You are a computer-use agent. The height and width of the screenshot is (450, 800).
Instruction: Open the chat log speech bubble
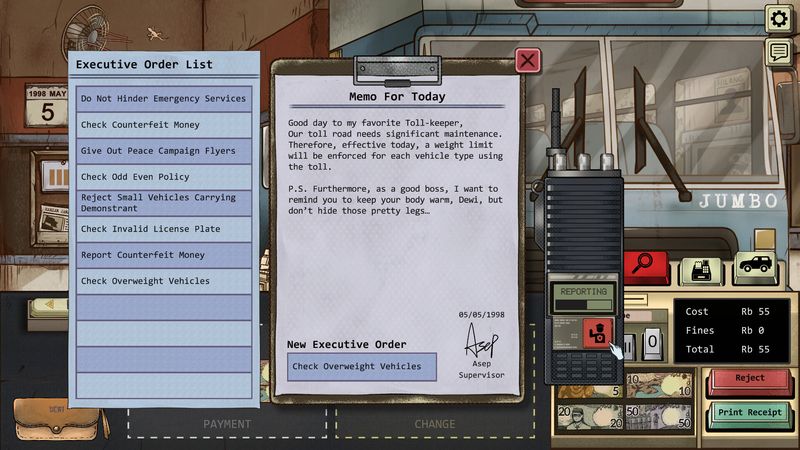click(778, 53)
